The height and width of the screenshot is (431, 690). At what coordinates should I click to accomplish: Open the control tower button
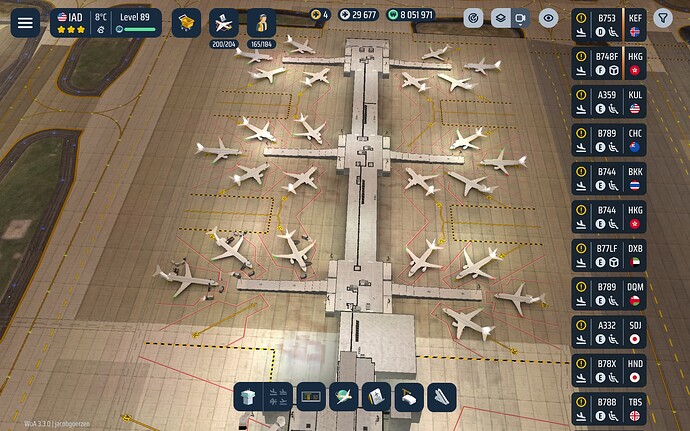click(247, 397)
